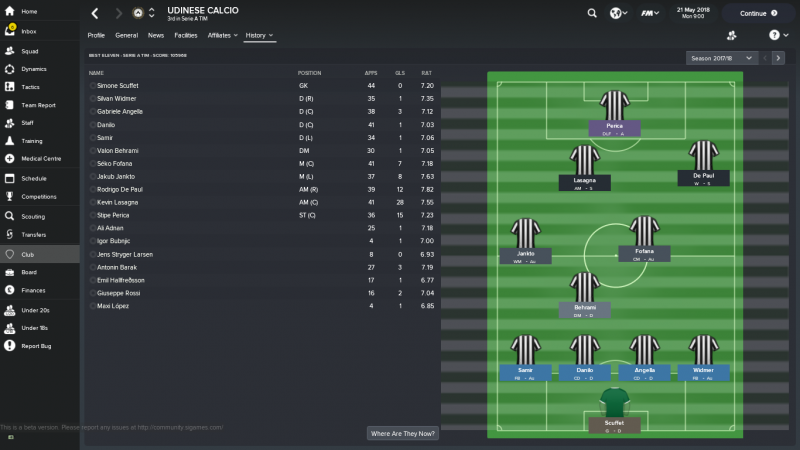Click the back navigation arrow

click(x=94, y=14)
